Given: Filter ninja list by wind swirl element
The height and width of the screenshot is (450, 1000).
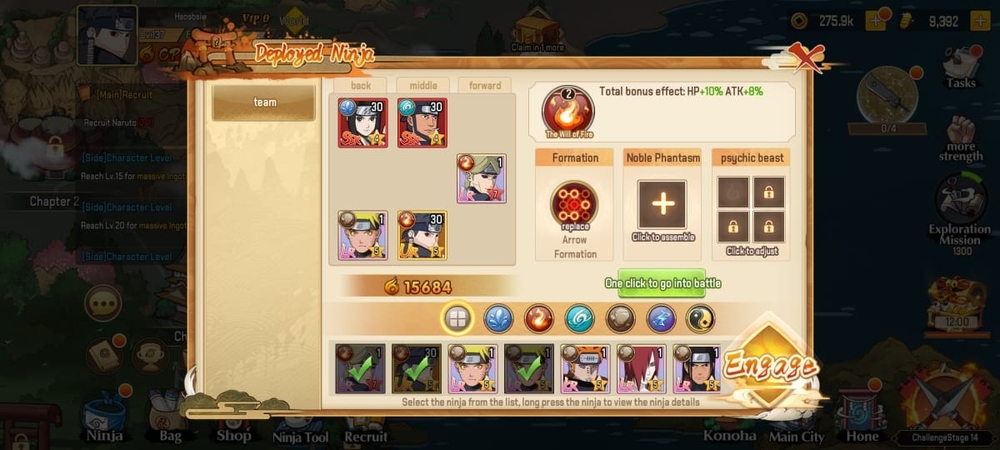Looking at the screenshot, I should click(579, 318).
